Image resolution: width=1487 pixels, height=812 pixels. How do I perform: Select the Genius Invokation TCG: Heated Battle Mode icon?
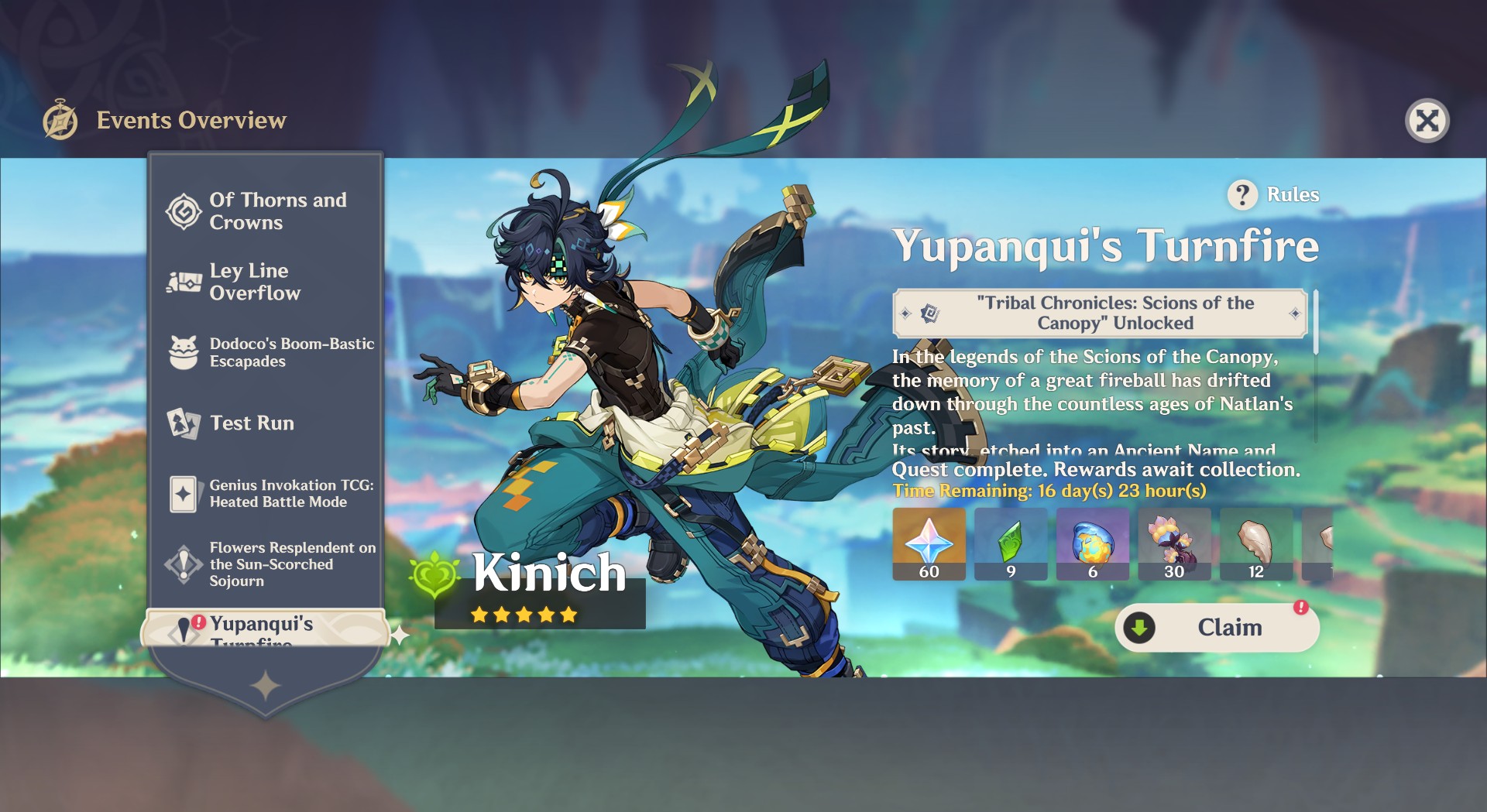pyautogui.click(x=182, y=494)
